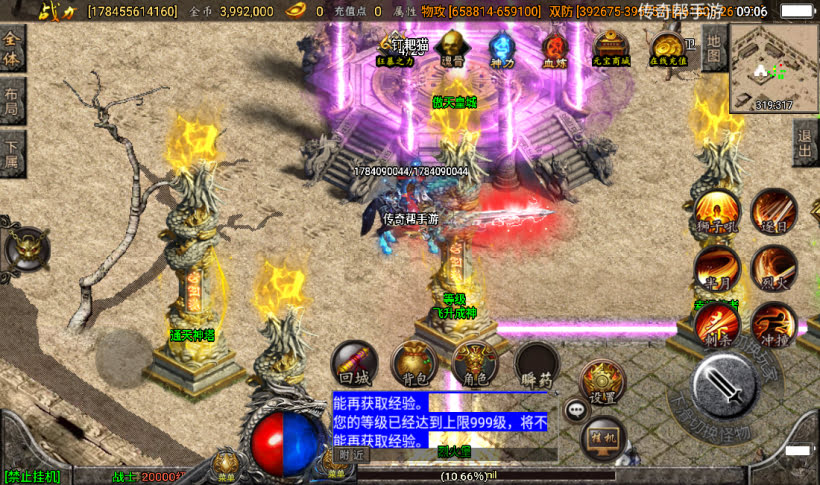Viewport: 820px width, 485px height.
Task: Open the chat speech bubble
Action: pyautogui.click(x=575, y=409)
